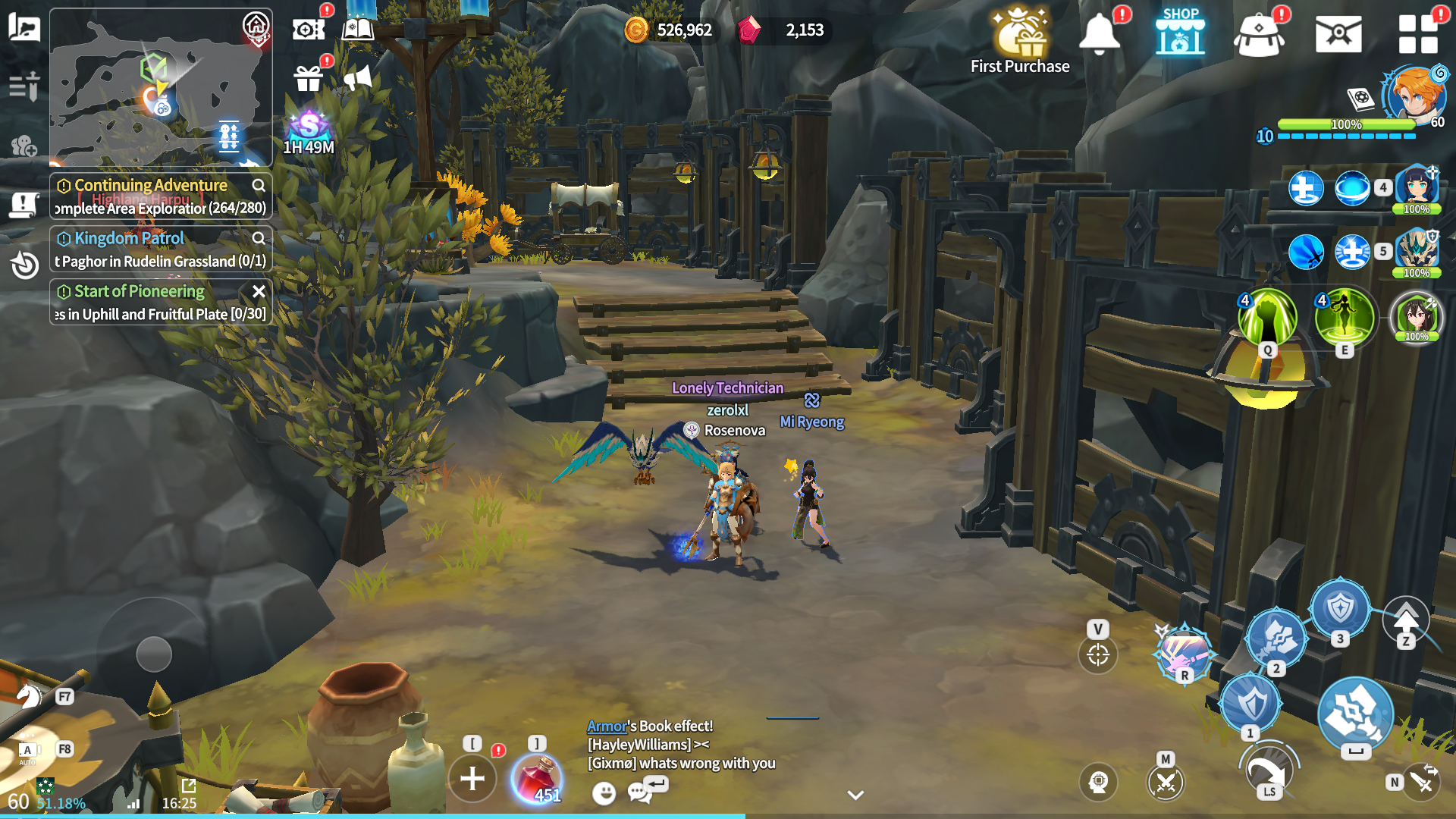
Task: Open the gift box rewards
Action: [x=309, y=78]
